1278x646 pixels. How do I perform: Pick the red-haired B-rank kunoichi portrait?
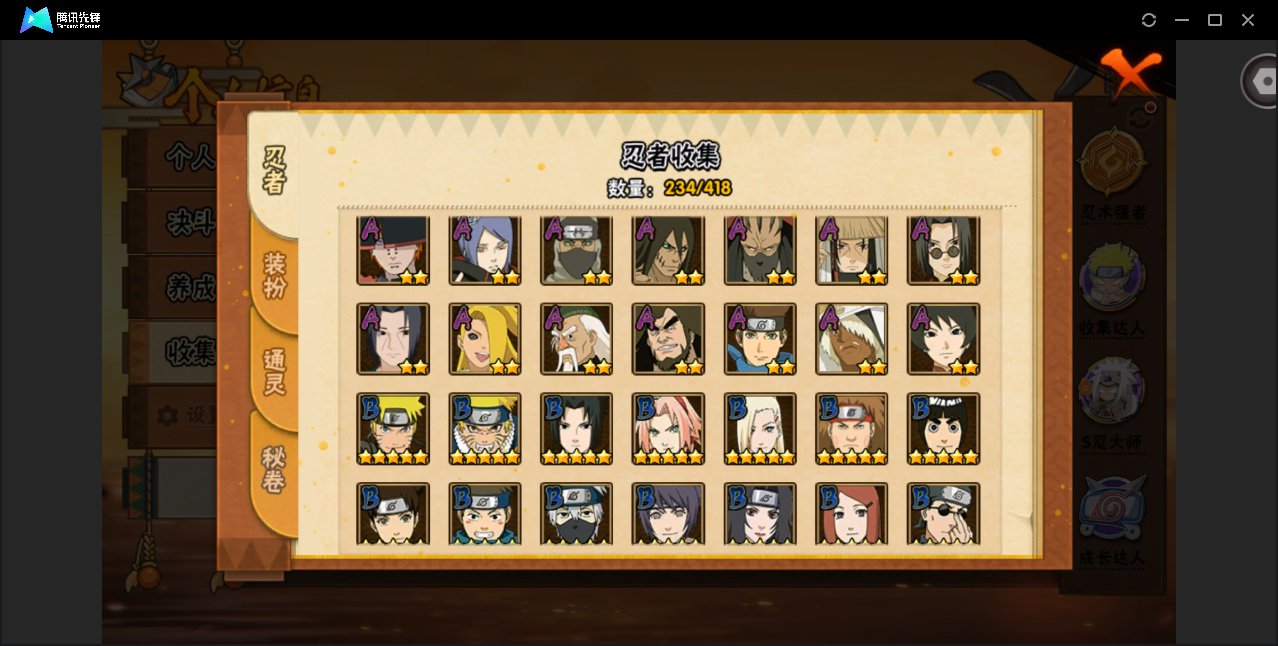(x=852, y=514)
